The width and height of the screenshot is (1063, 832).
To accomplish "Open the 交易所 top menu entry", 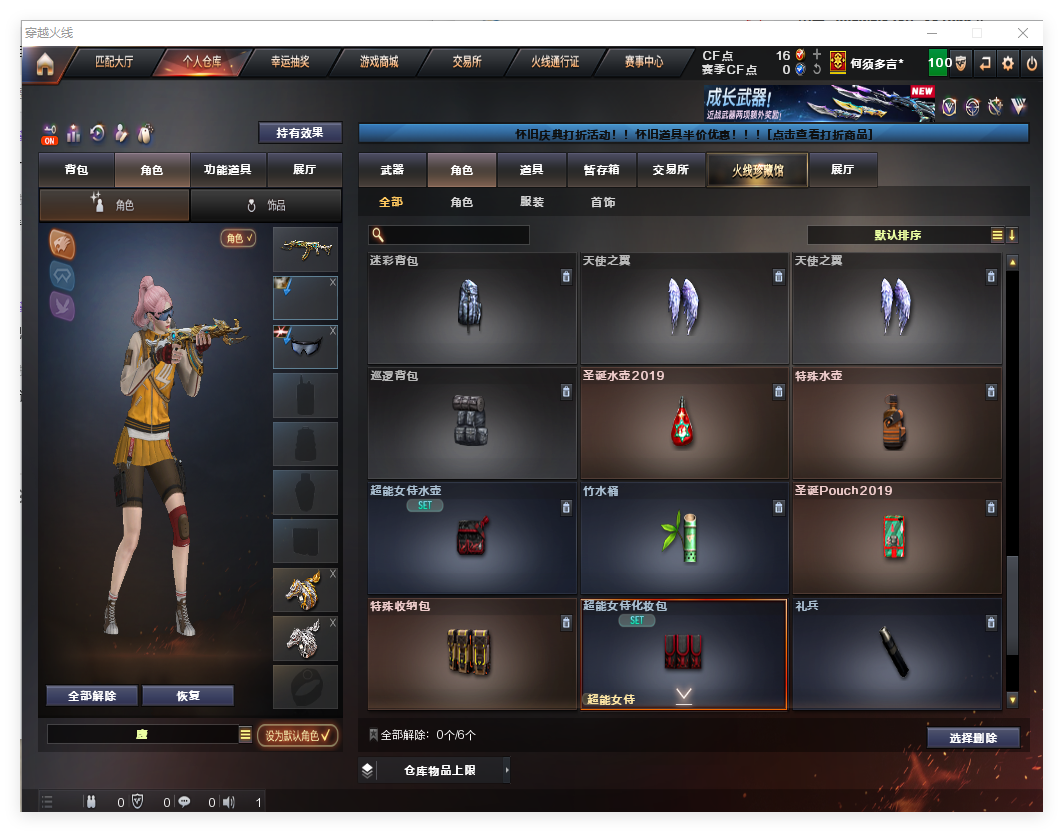I will point(467,62).
